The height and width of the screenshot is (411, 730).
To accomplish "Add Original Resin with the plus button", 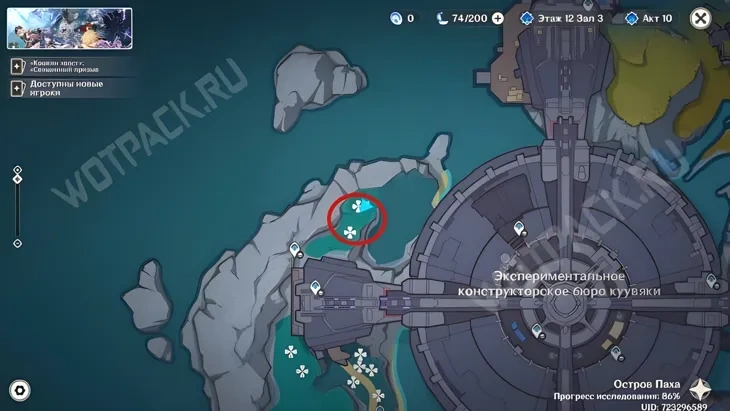I will click(497, 18).
